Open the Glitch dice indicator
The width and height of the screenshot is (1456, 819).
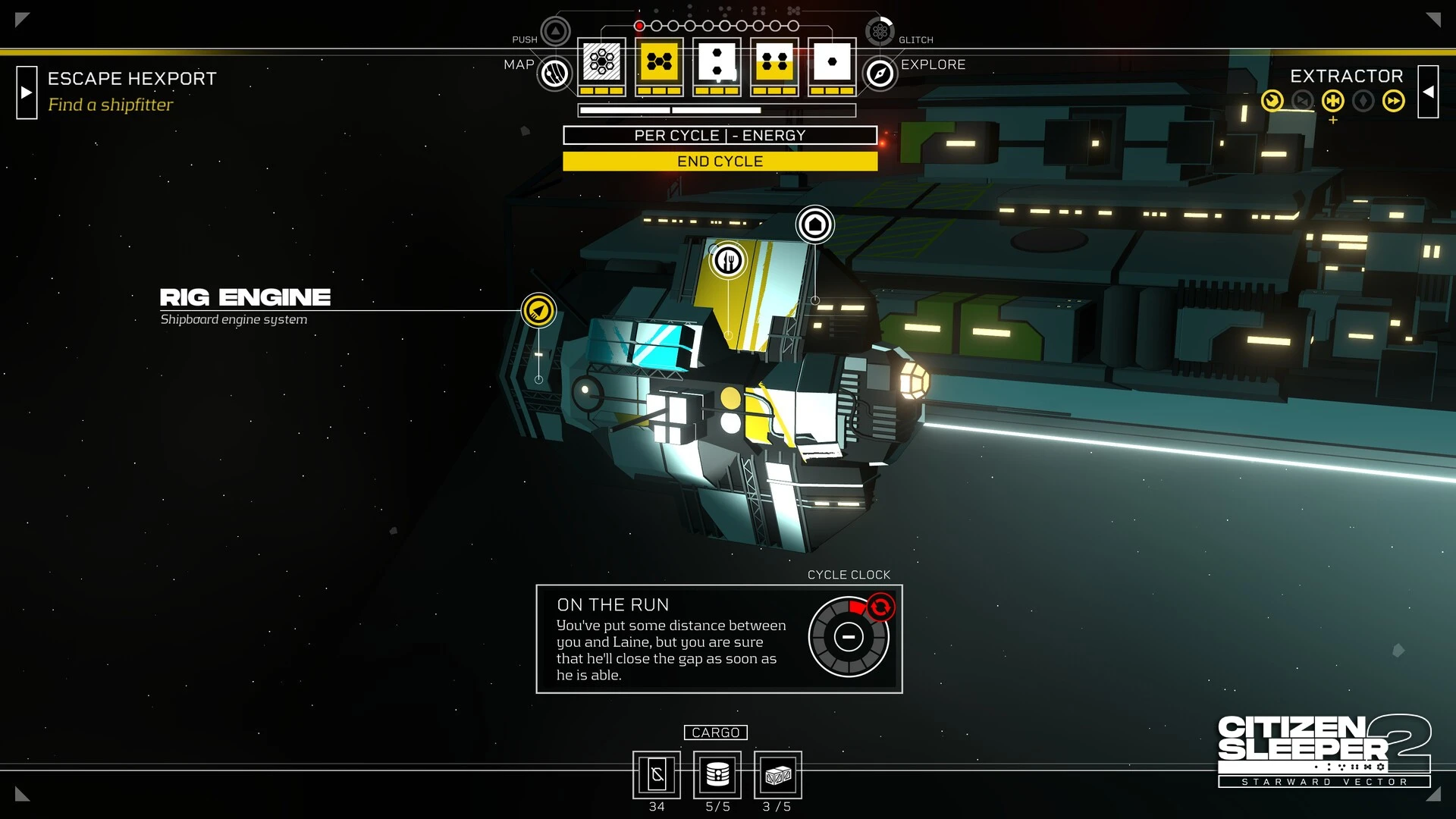[880, 31]
